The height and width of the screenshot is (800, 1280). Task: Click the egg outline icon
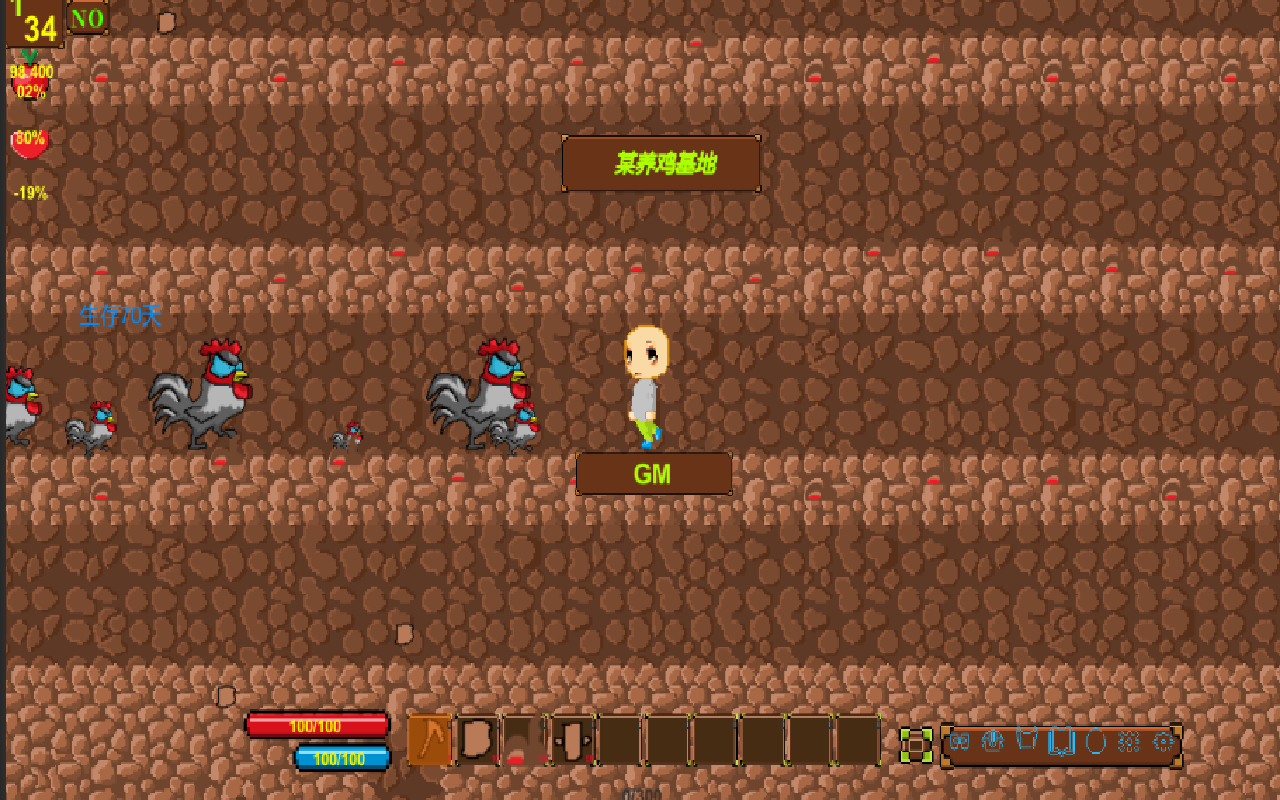click(x=1095, y=742)
